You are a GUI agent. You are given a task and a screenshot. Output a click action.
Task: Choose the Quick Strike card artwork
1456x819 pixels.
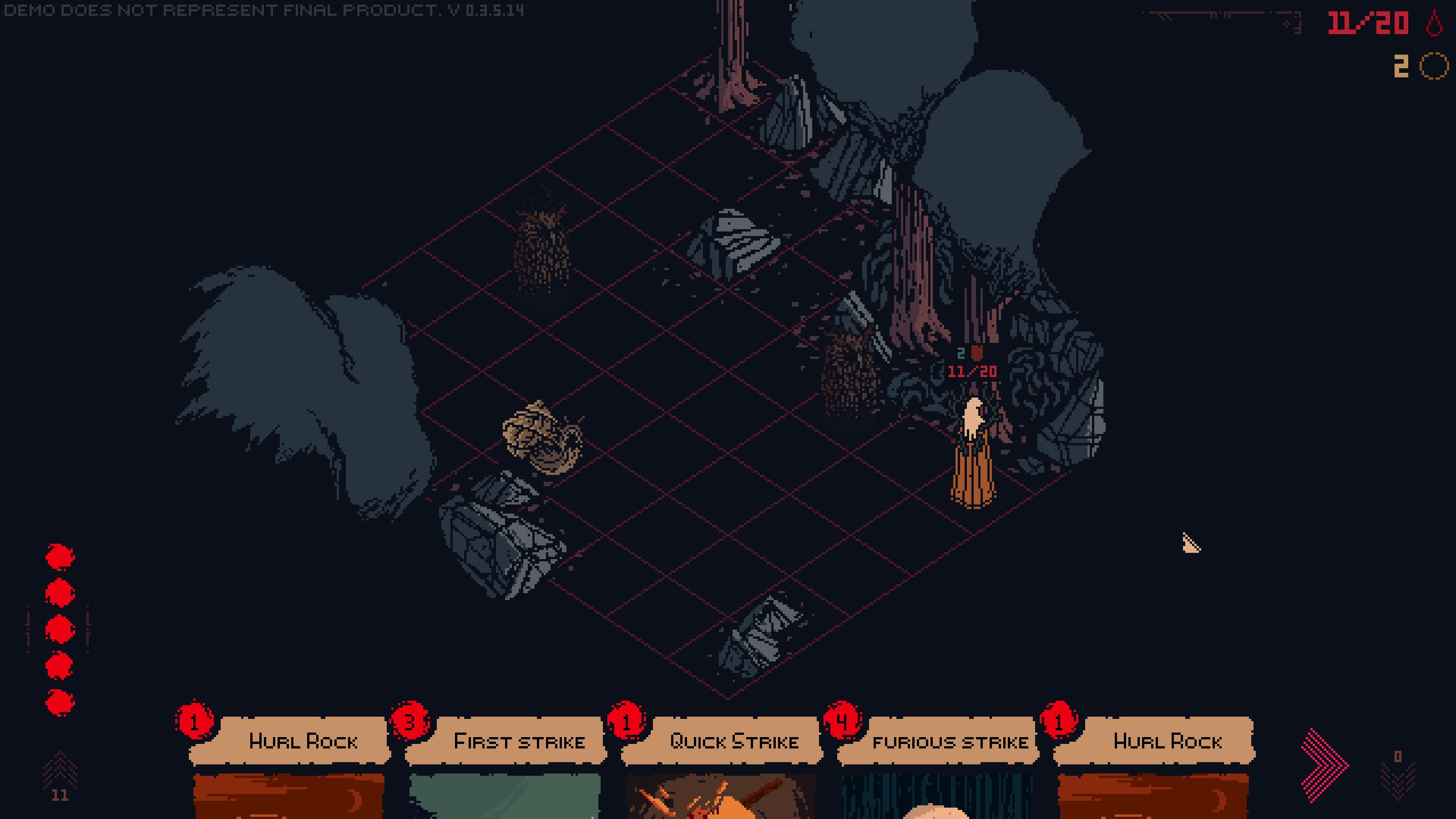(x=734, y=796)
